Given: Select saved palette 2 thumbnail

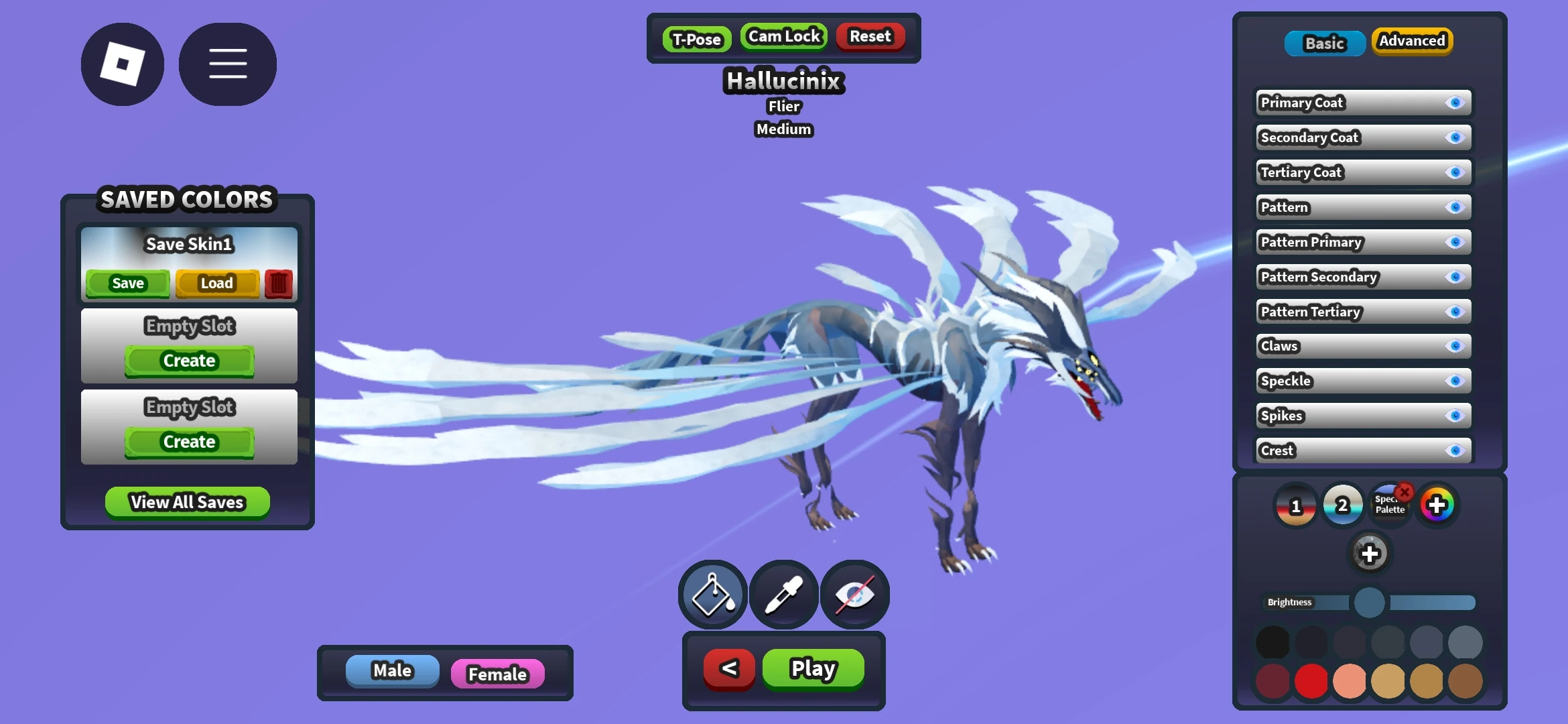Looking at the screenshot, I should pos(1342,505).
